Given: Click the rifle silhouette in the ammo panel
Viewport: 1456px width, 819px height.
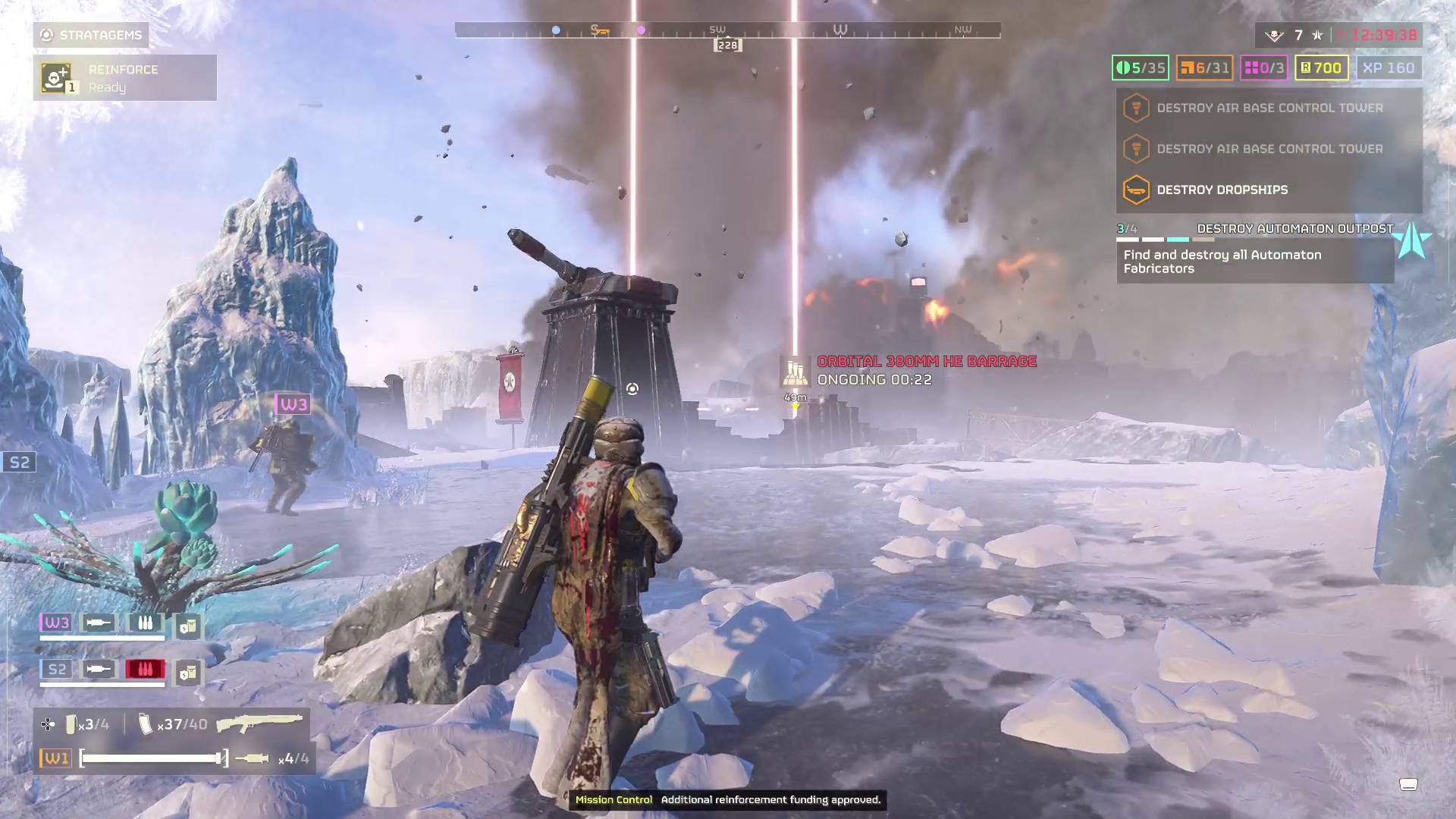Looking at the screenshot, I should coord(258,724).
